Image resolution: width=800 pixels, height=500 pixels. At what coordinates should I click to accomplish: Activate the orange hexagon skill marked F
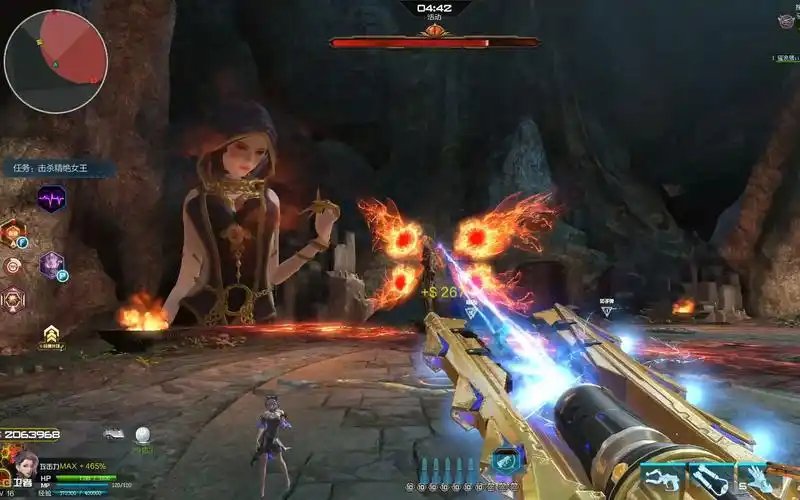[12, 233]
